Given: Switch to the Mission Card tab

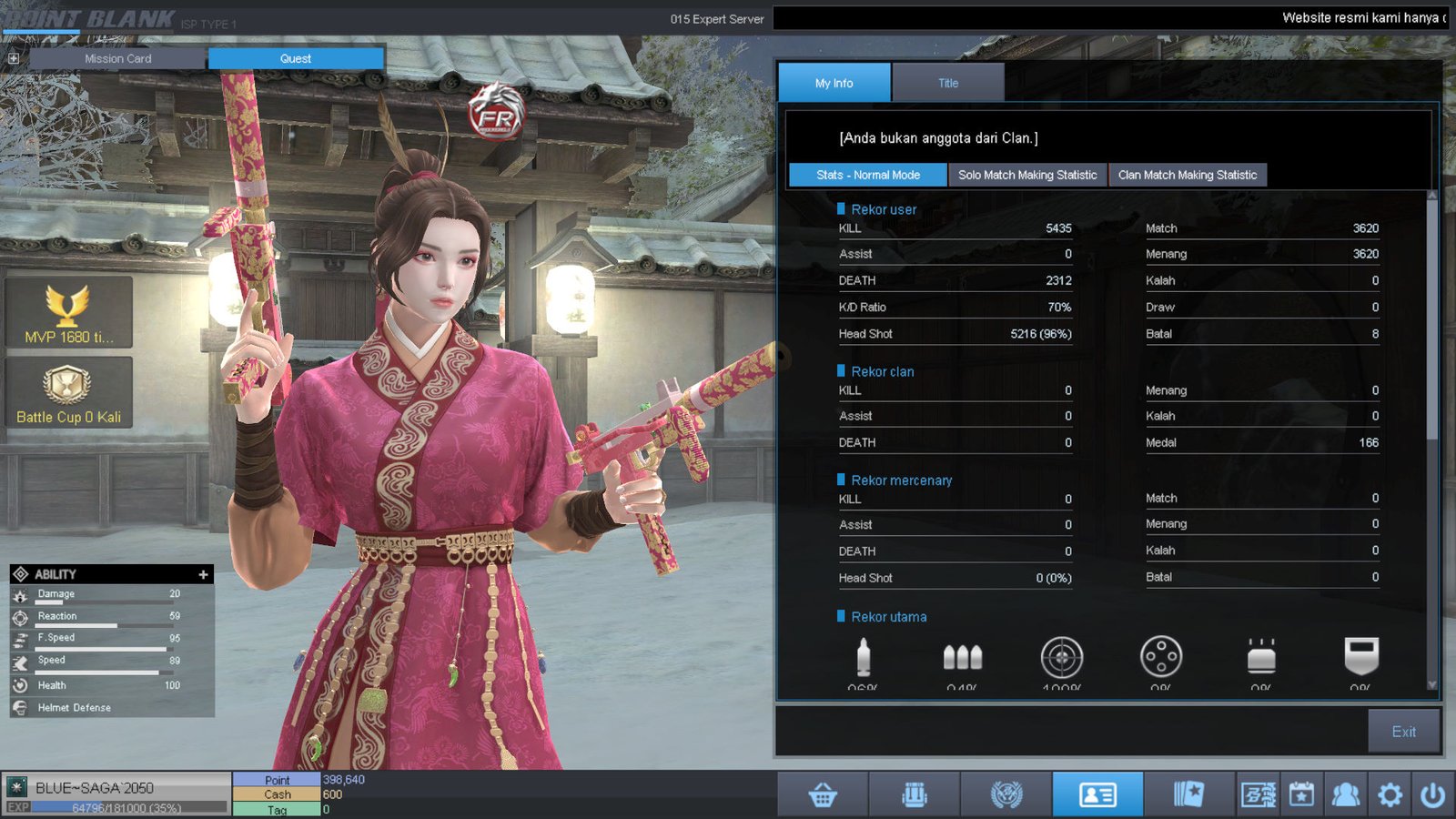Looking at the screenshot, I should (x=118, y=58).
